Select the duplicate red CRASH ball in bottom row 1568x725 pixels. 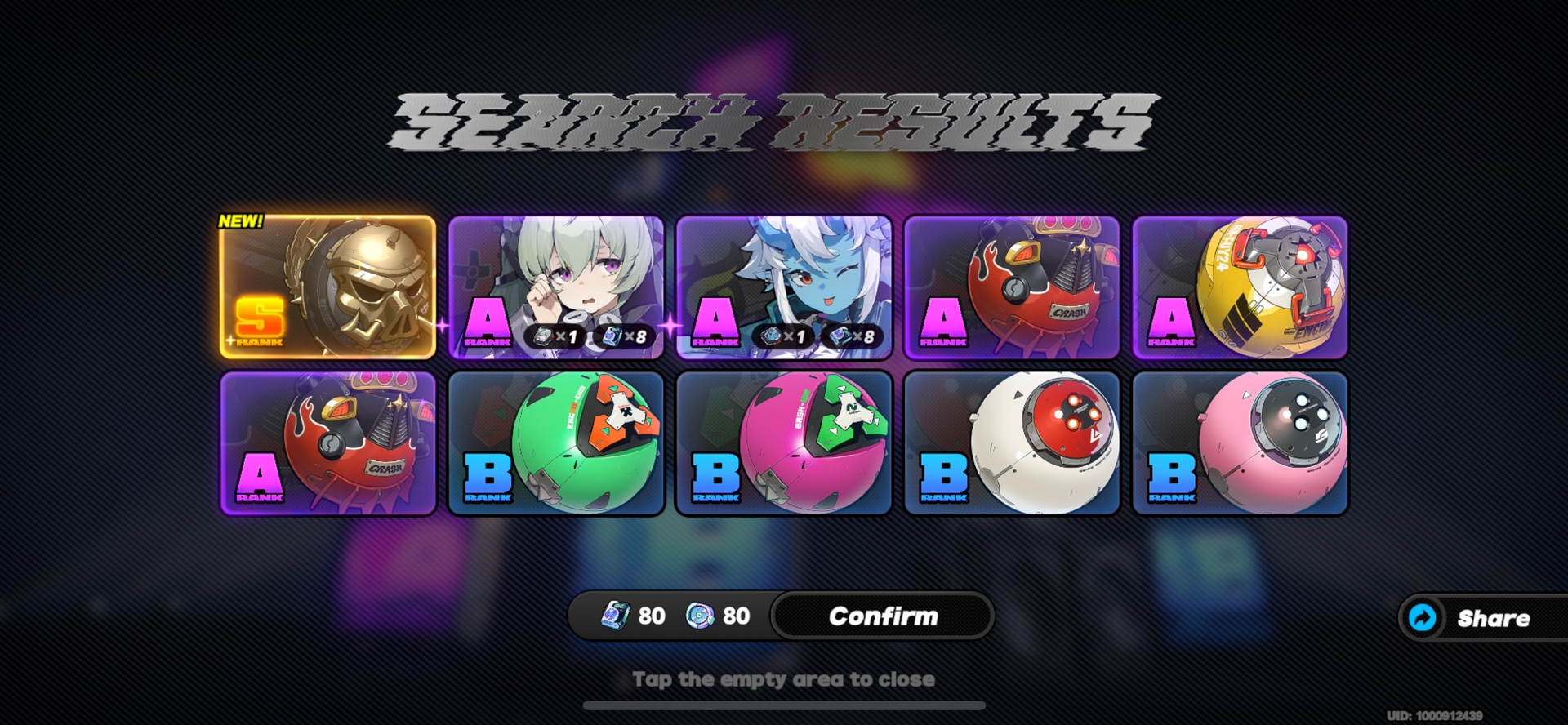pos(327,445)
